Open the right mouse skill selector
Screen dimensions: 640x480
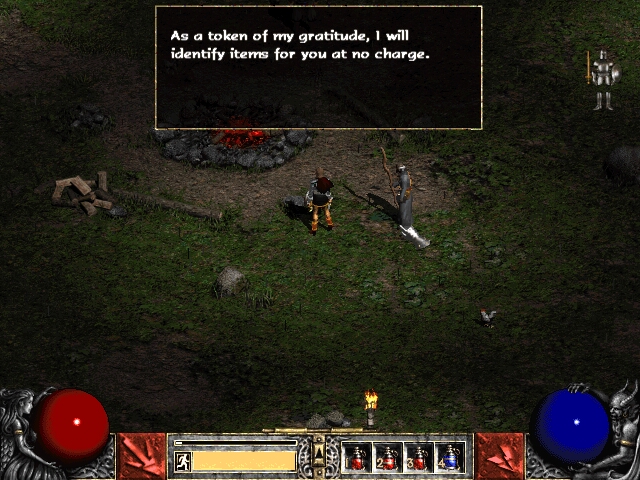point(499,456)
